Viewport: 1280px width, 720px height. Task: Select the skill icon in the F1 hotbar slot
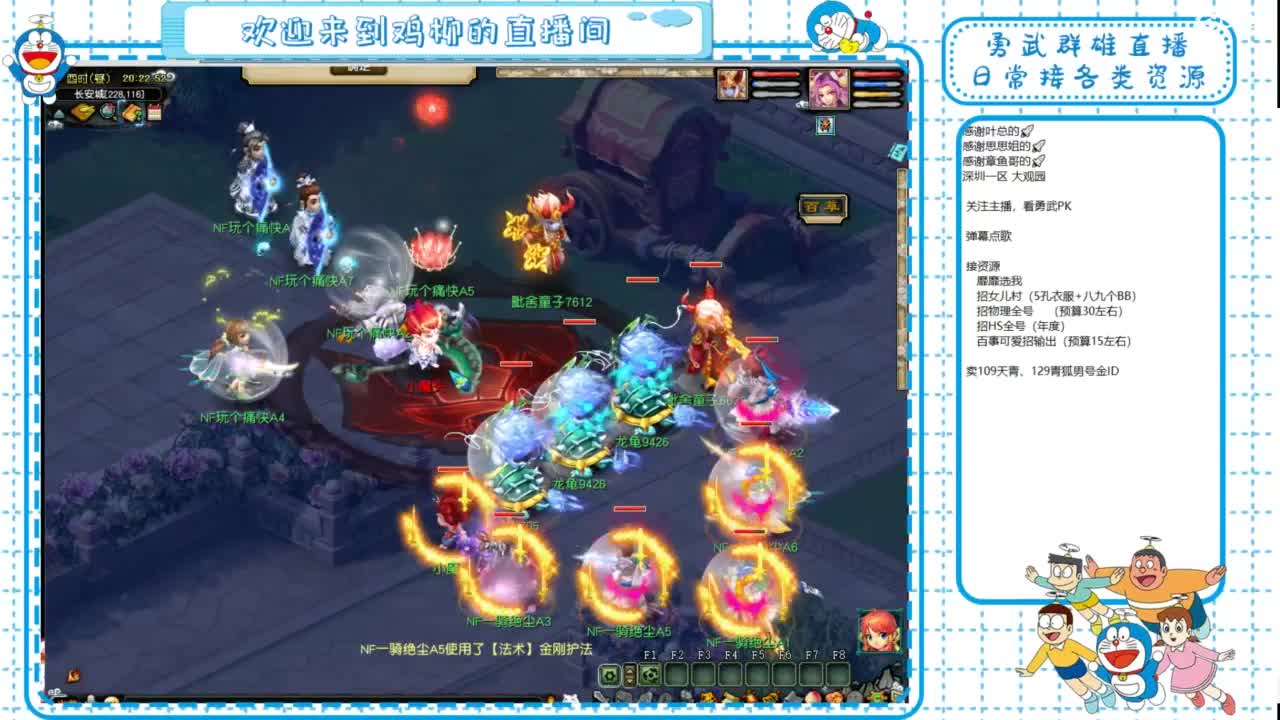650,674
